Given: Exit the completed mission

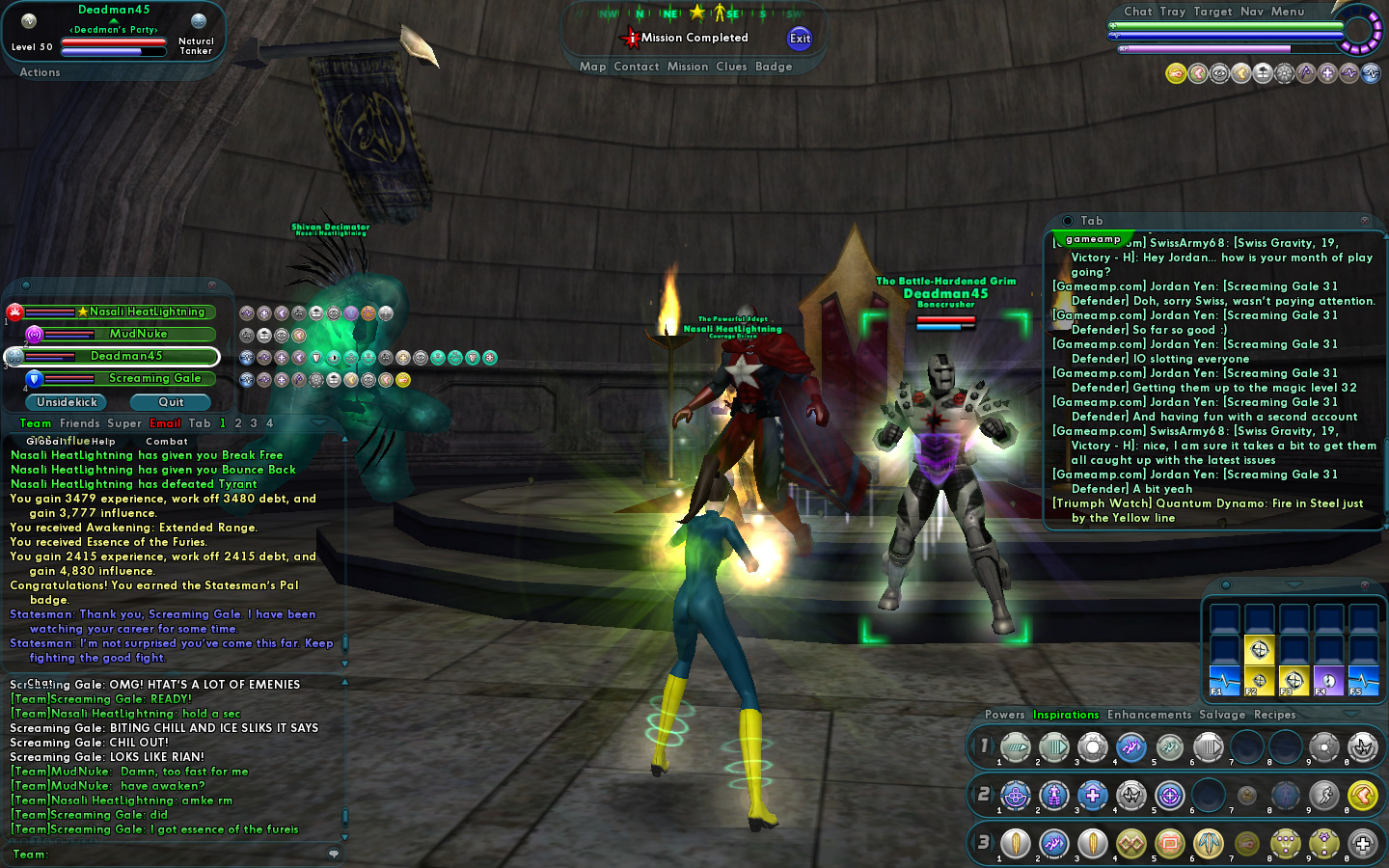Looking at the screenshot, I should click(800, 39).
